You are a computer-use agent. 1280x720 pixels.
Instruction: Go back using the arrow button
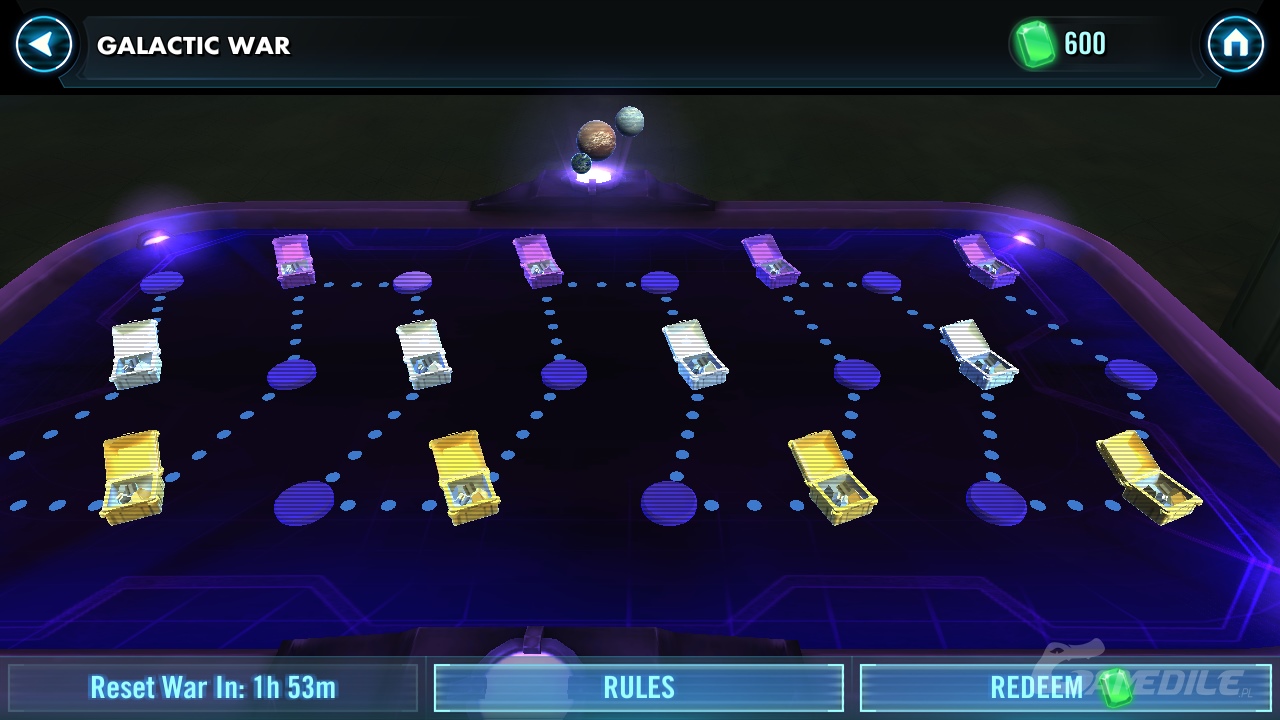pyautogui.click(x=44, y=45)
